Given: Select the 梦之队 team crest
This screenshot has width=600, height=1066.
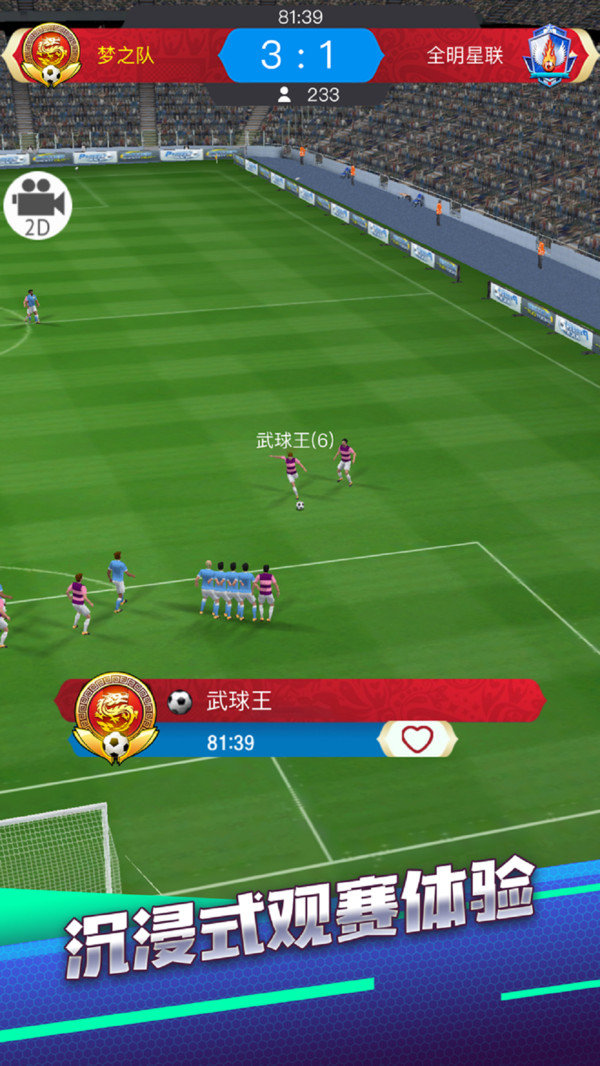Looking at the screenshot, I should (50, 54).
